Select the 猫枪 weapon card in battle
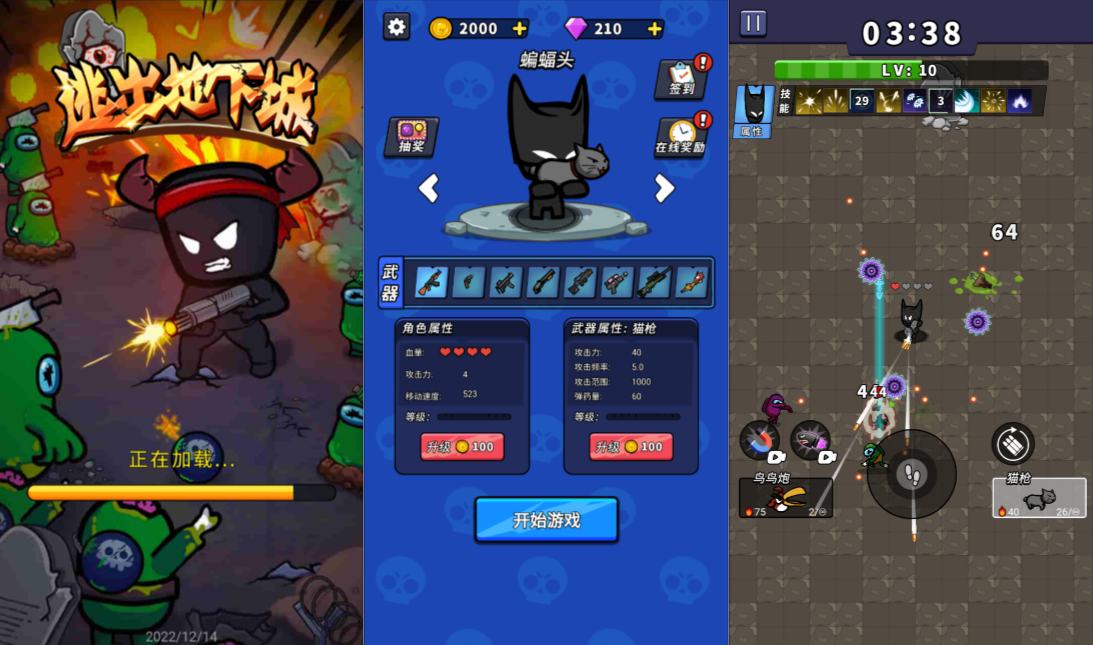The width and height of the screenshot is (1093, 645). pos(1039,497)
